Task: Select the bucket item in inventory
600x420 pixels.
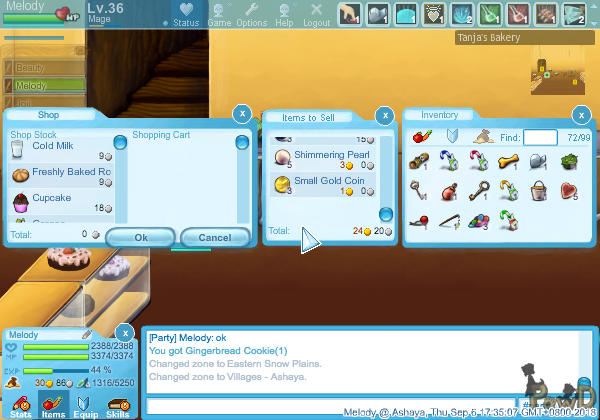Action: [540, 189]
